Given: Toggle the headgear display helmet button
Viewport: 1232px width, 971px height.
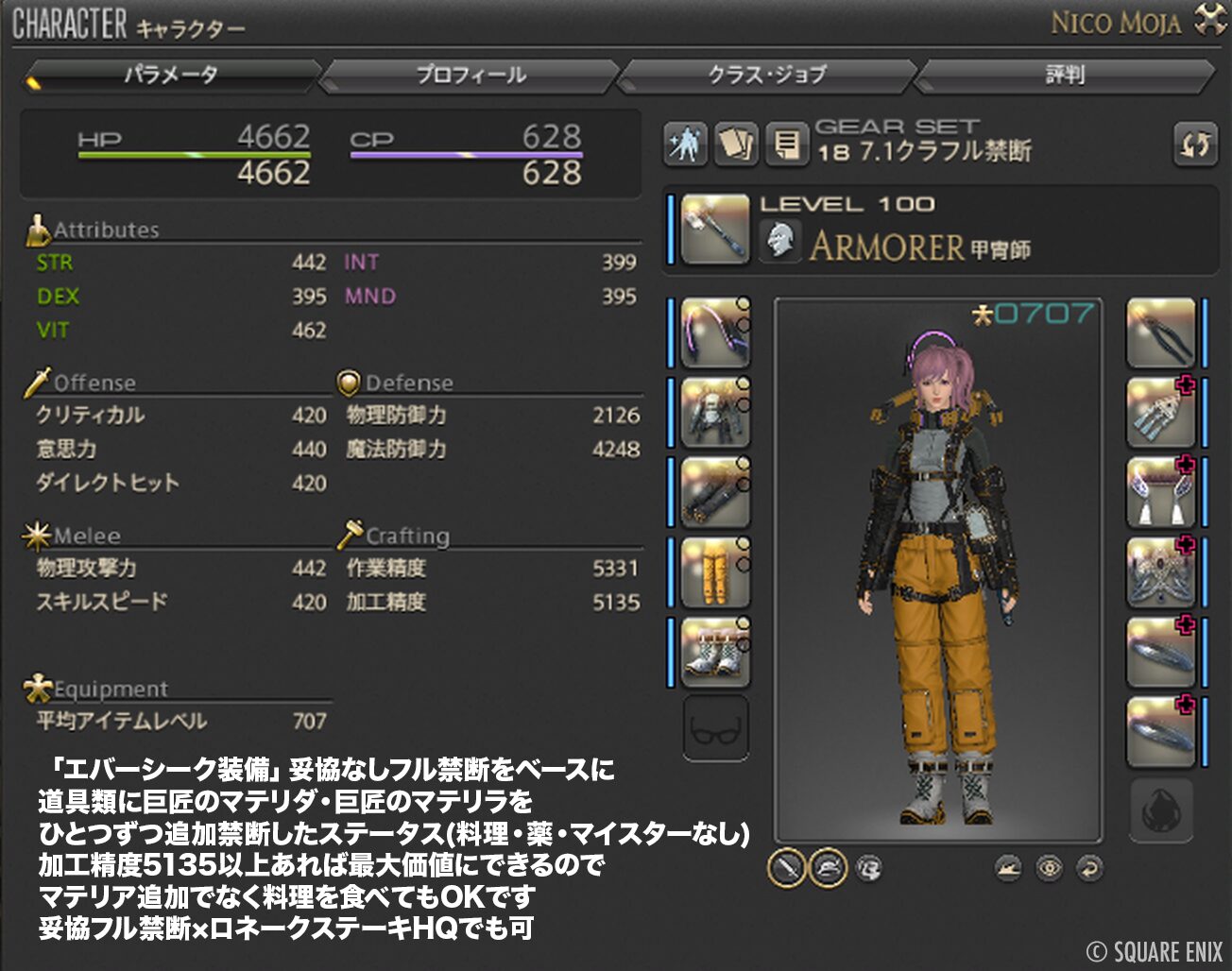Looking at the screenshot, I should (828, 867).
